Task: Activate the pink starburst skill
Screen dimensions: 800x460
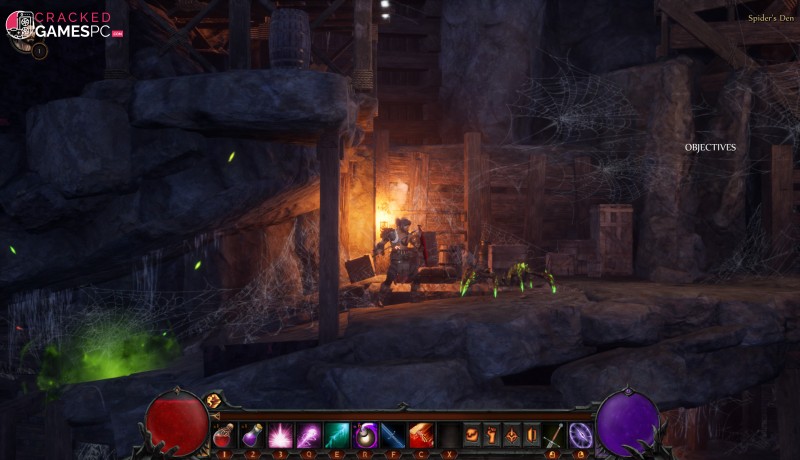Action: (x=280, y=435)
